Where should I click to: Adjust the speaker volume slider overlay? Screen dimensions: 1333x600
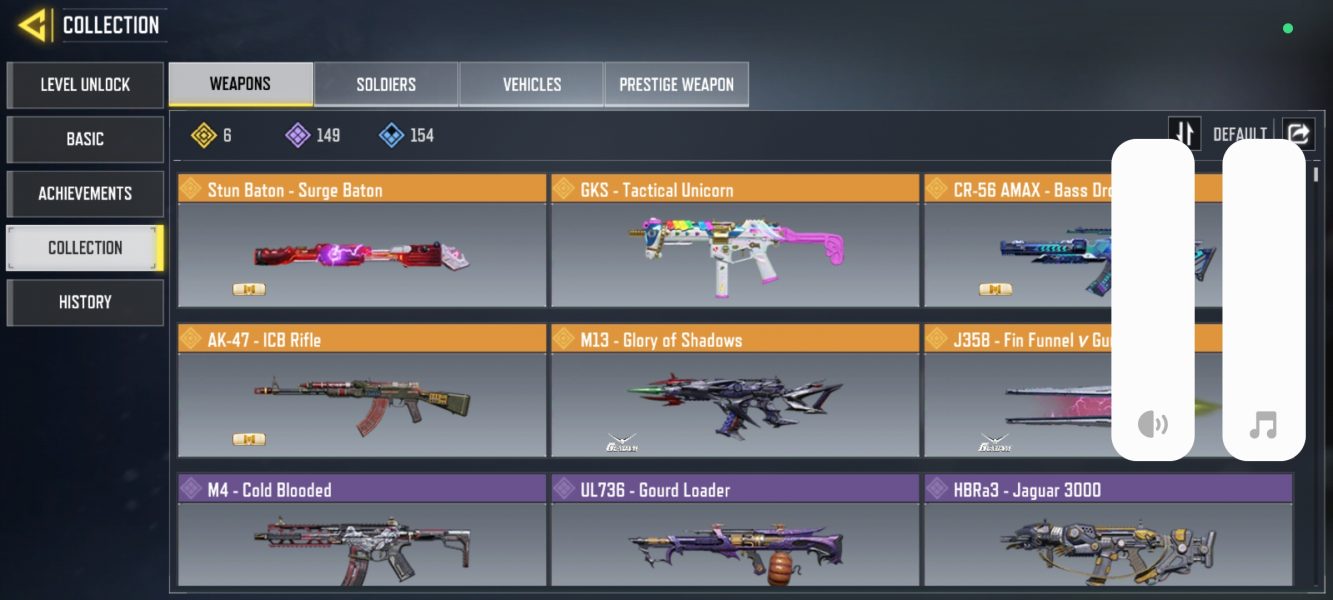1153,300
